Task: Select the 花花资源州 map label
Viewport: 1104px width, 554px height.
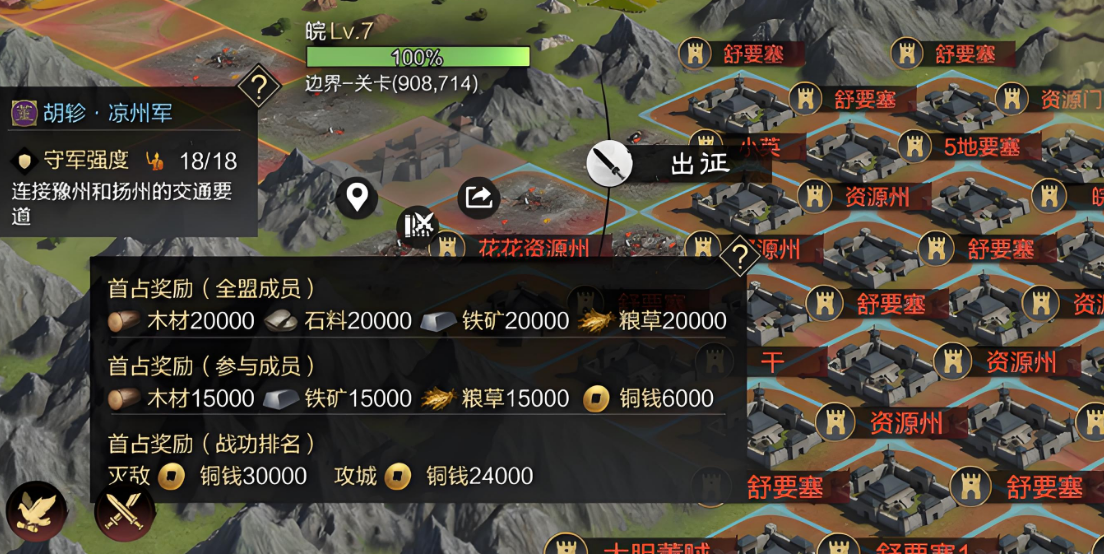Action: point(532,247)
